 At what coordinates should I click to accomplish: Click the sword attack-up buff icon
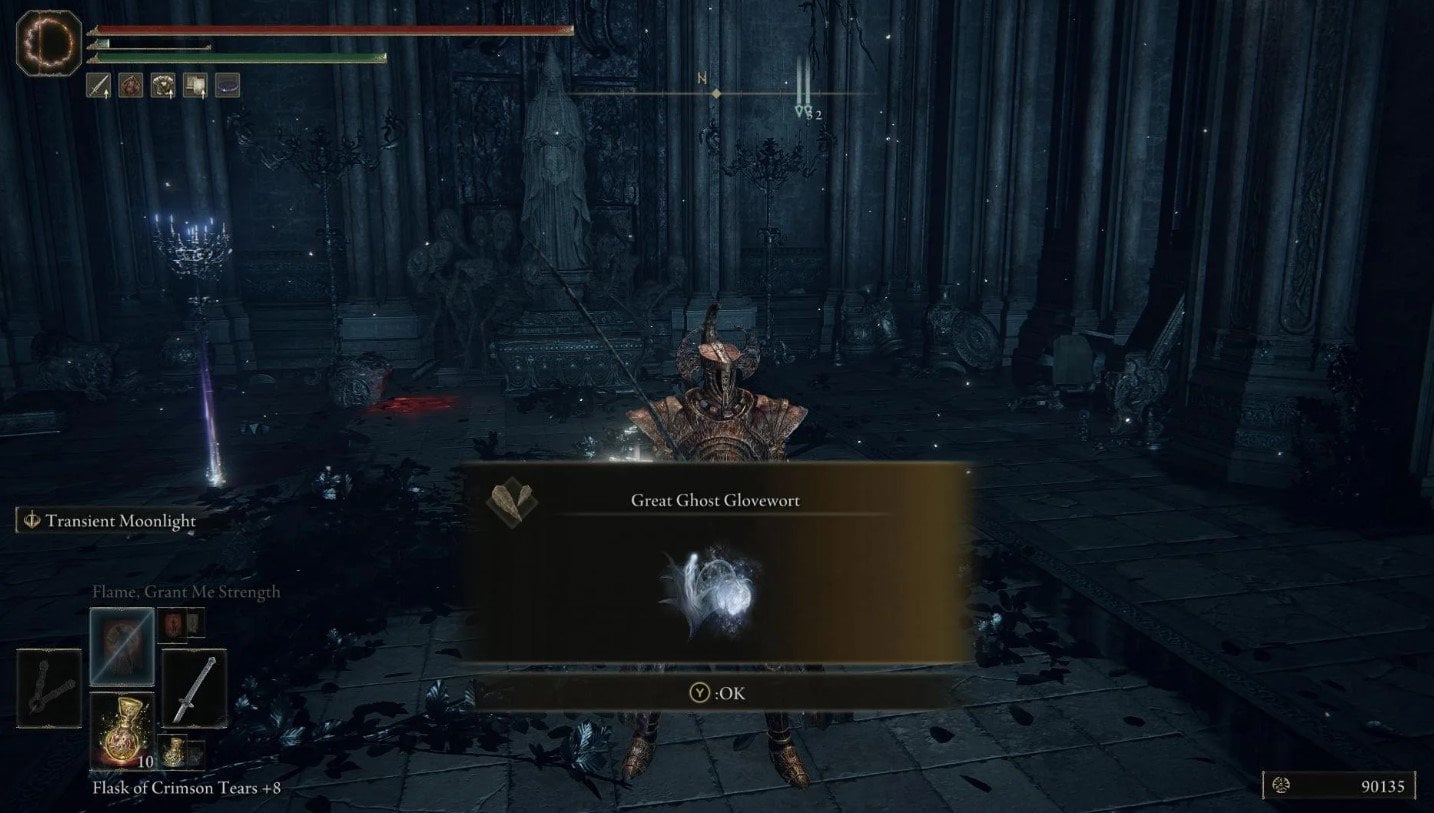tap(99, 86)
